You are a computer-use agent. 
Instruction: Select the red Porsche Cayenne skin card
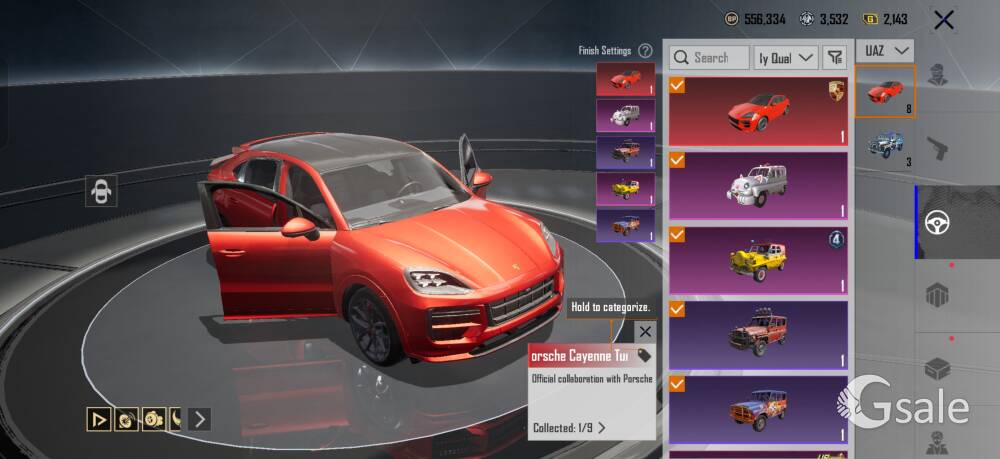point(758,111)
